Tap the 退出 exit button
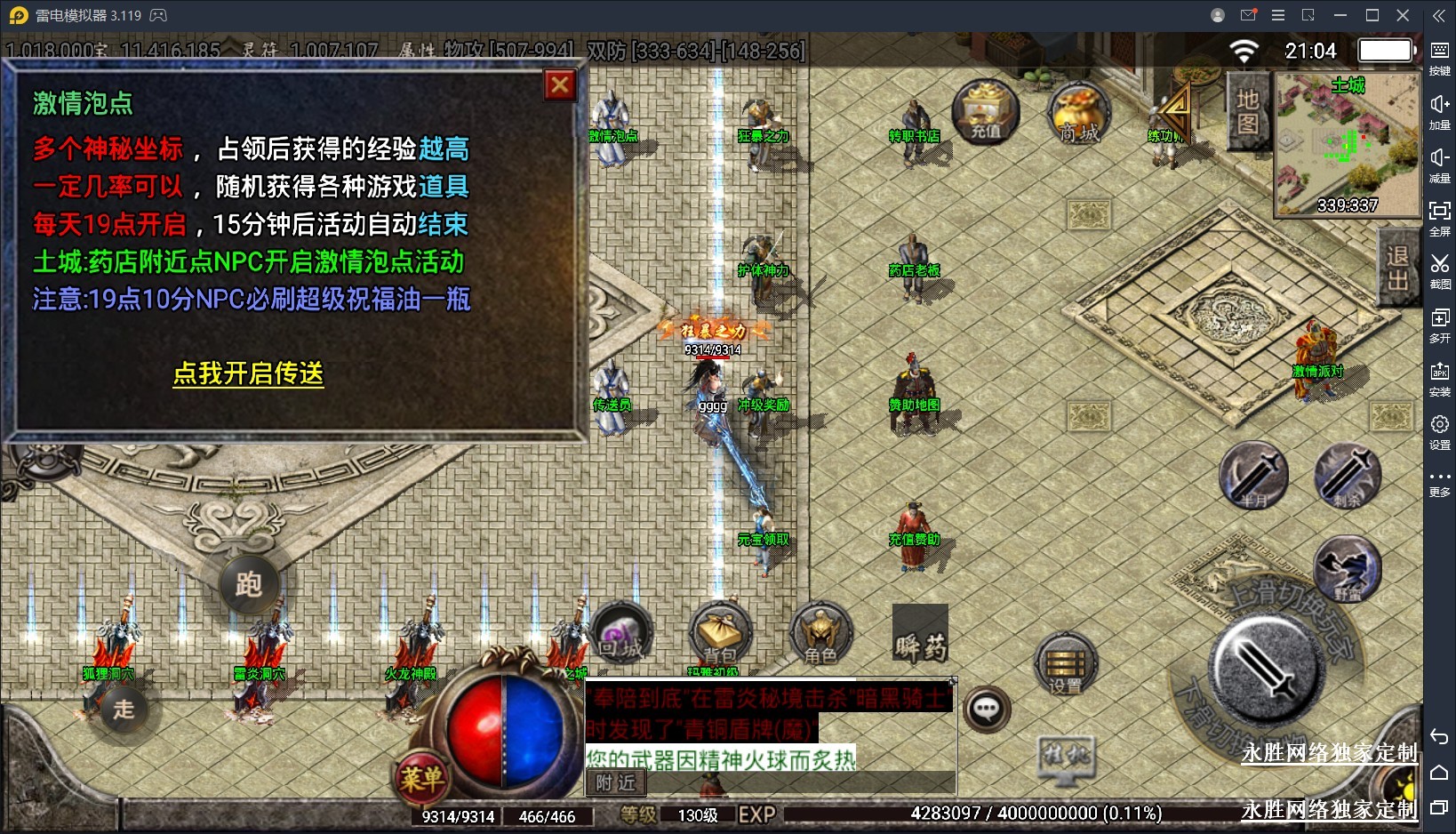Viewport: 1456px width, 834px height. point(1397,268)
